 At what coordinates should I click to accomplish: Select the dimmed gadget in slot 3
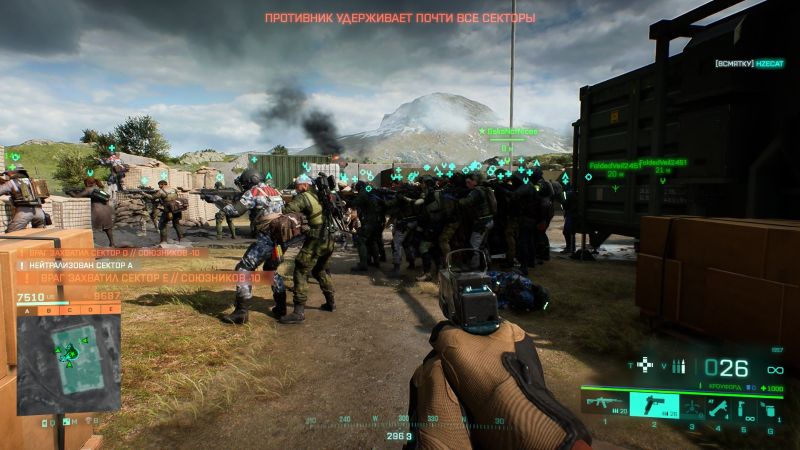coord(690,407)
